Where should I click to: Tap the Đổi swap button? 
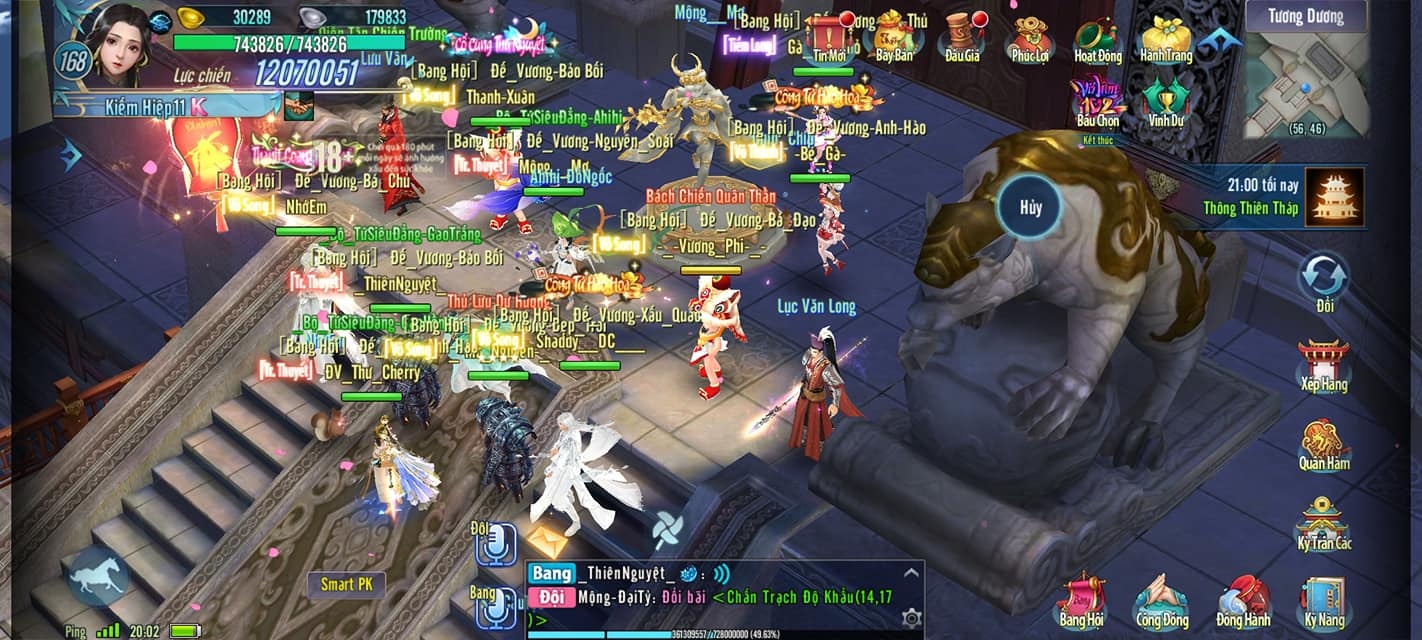pos(1324,280)
